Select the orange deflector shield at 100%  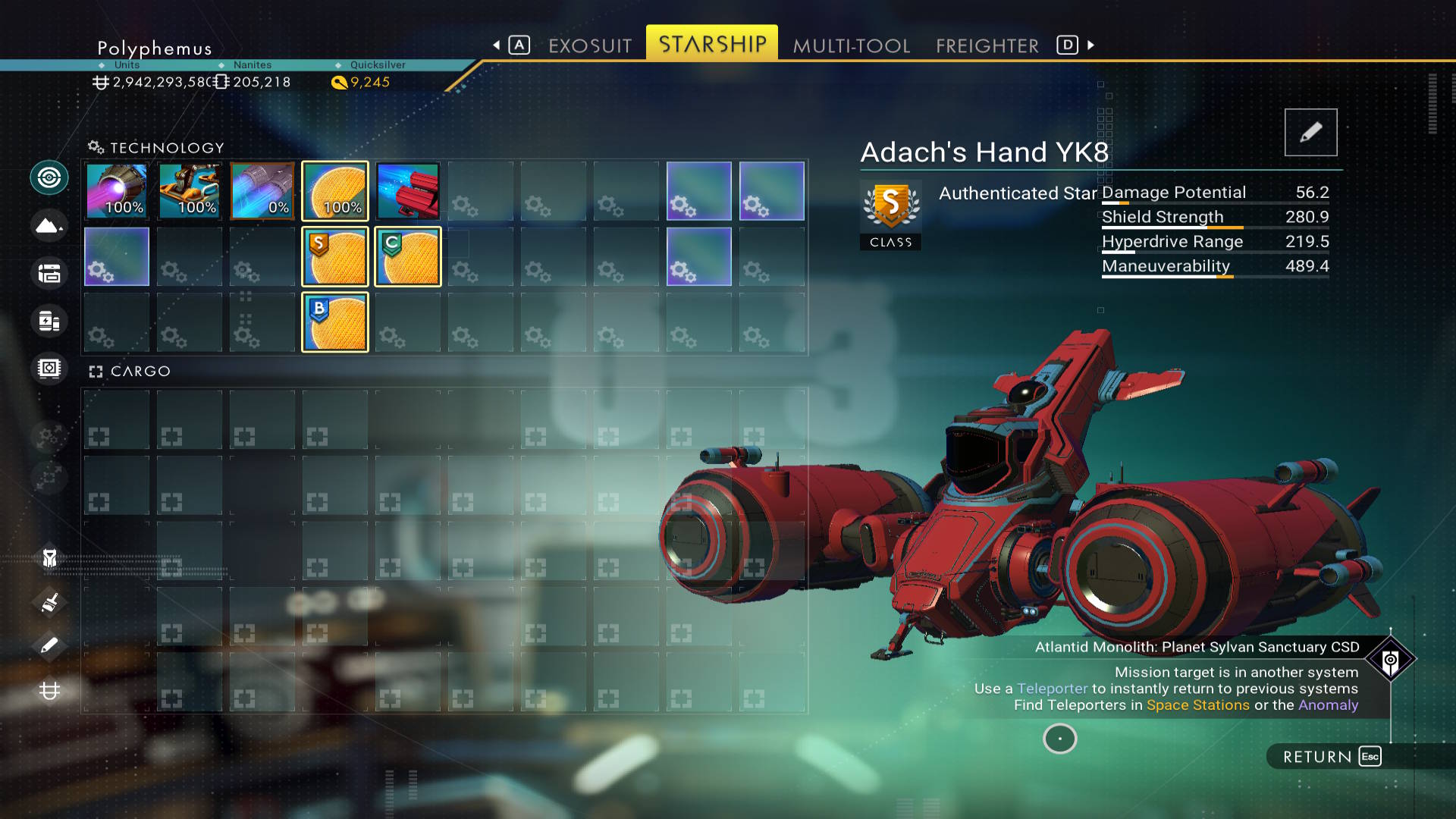pyautogui.click(x=335, y=191)
